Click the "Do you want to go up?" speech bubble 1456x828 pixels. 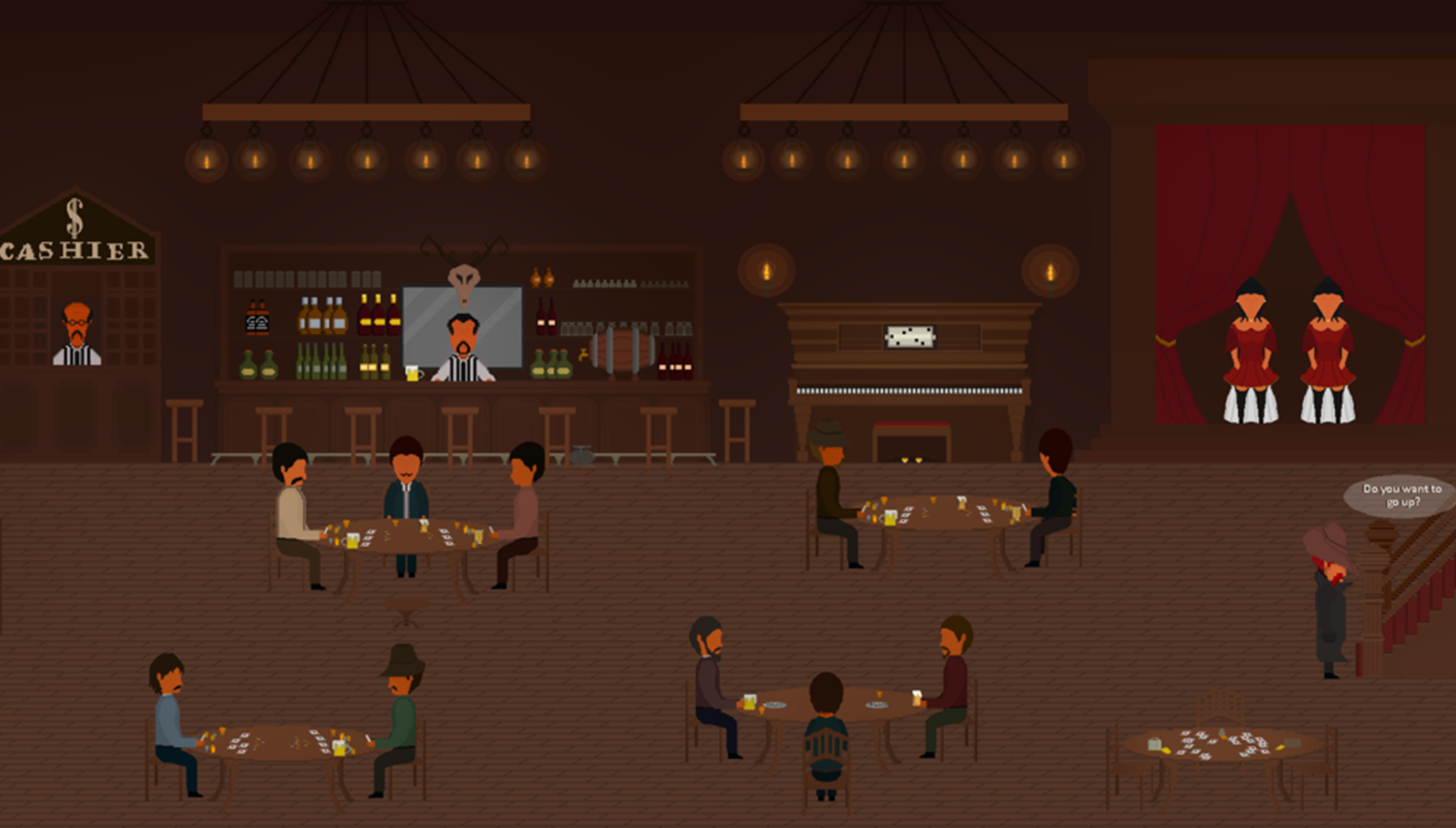pos(1401,496)
